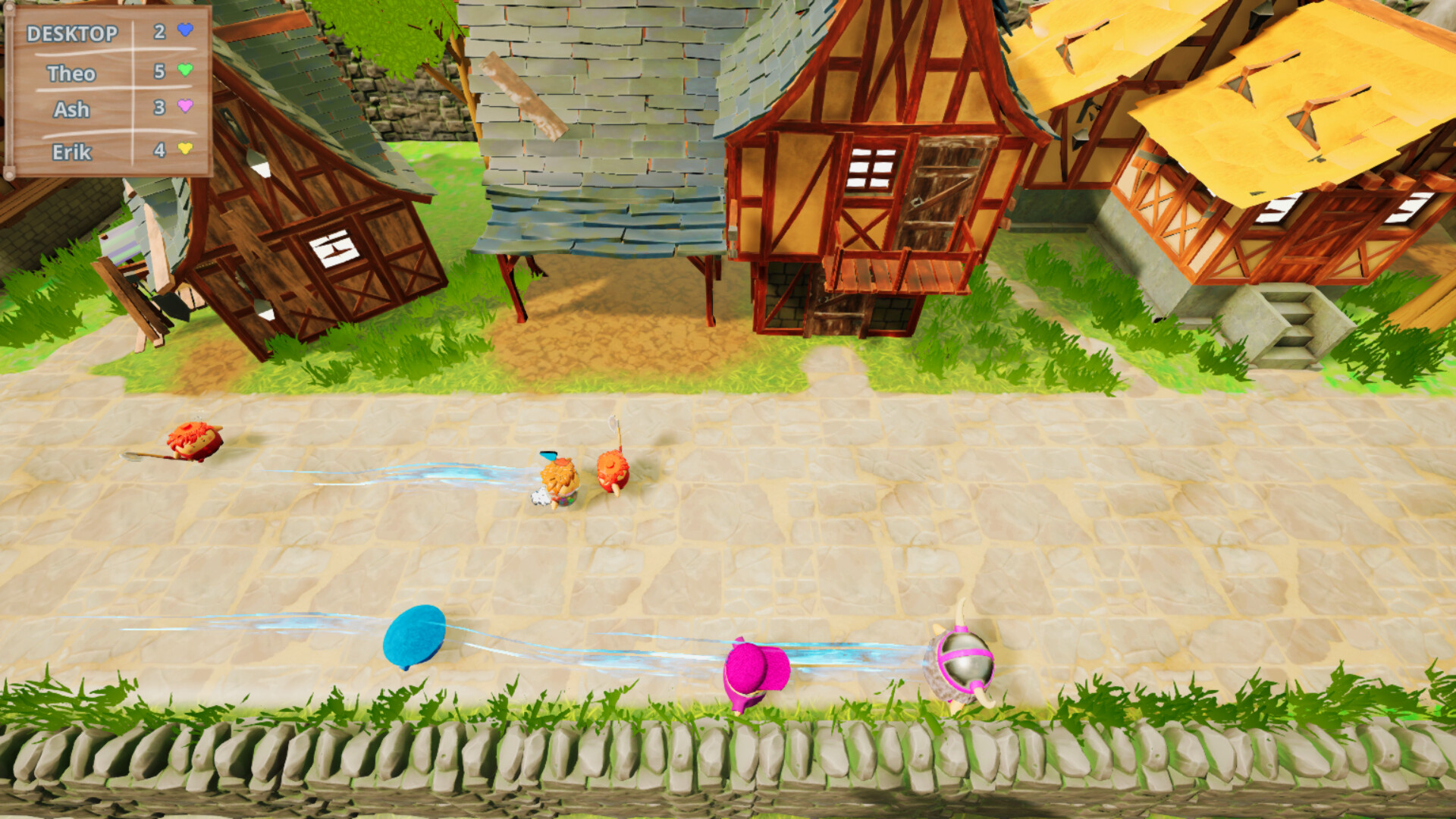Click the pink heart icon next to Ash

(x=184, y=106)
